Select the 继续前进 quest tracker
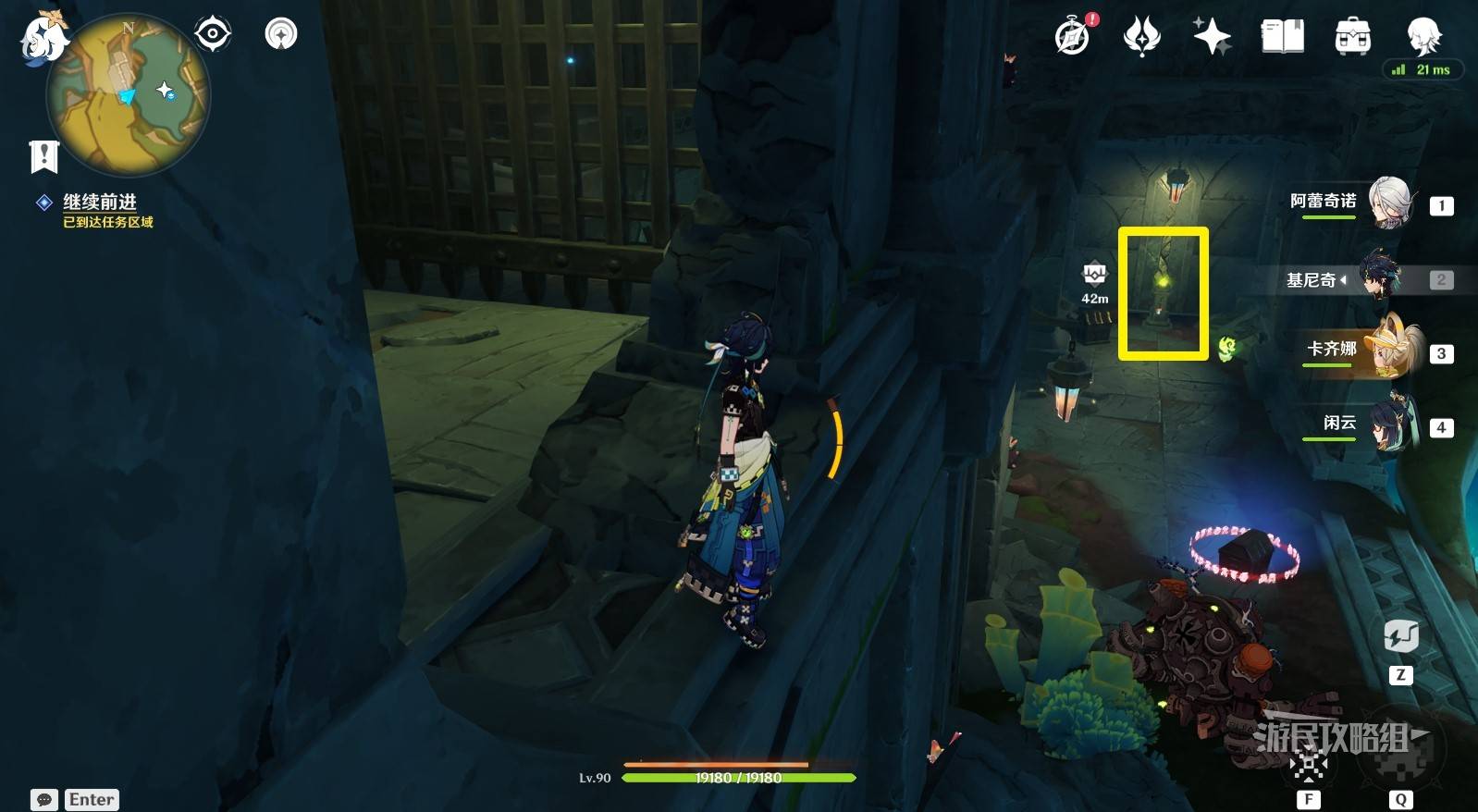Viewport: 1478px width, 812px height. 100,203
